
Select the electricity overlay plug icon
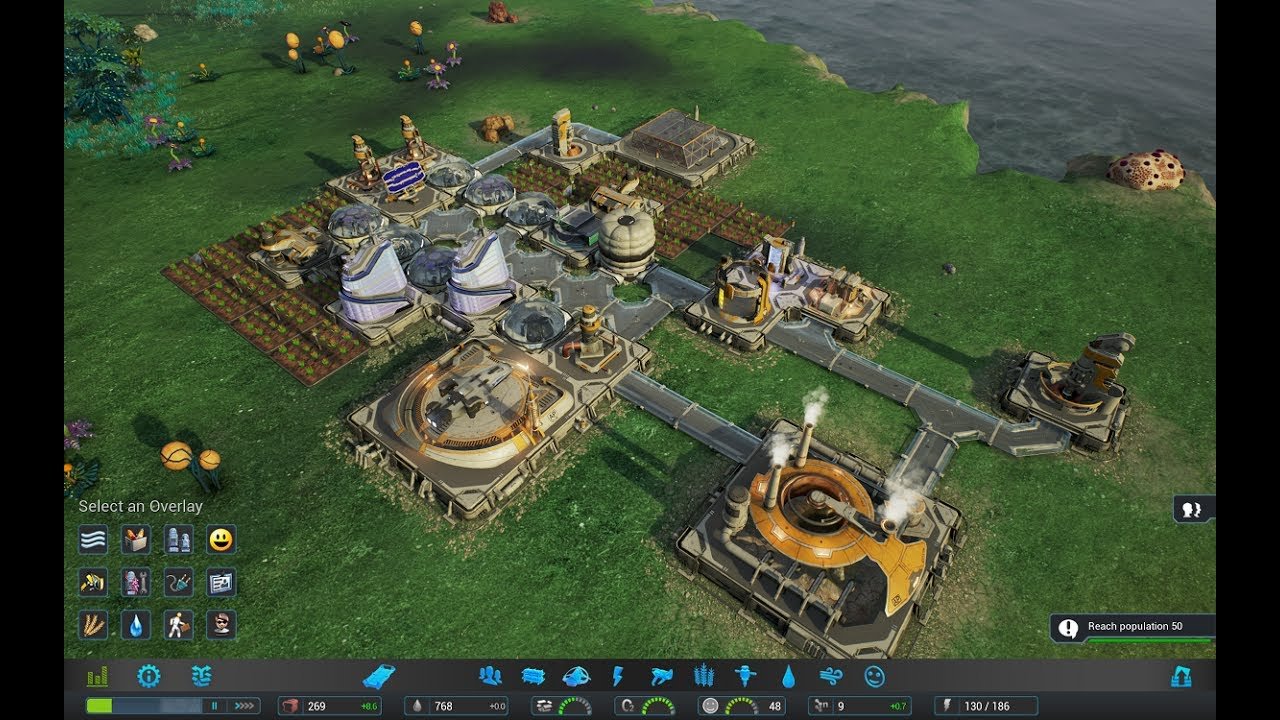point(178,582)
